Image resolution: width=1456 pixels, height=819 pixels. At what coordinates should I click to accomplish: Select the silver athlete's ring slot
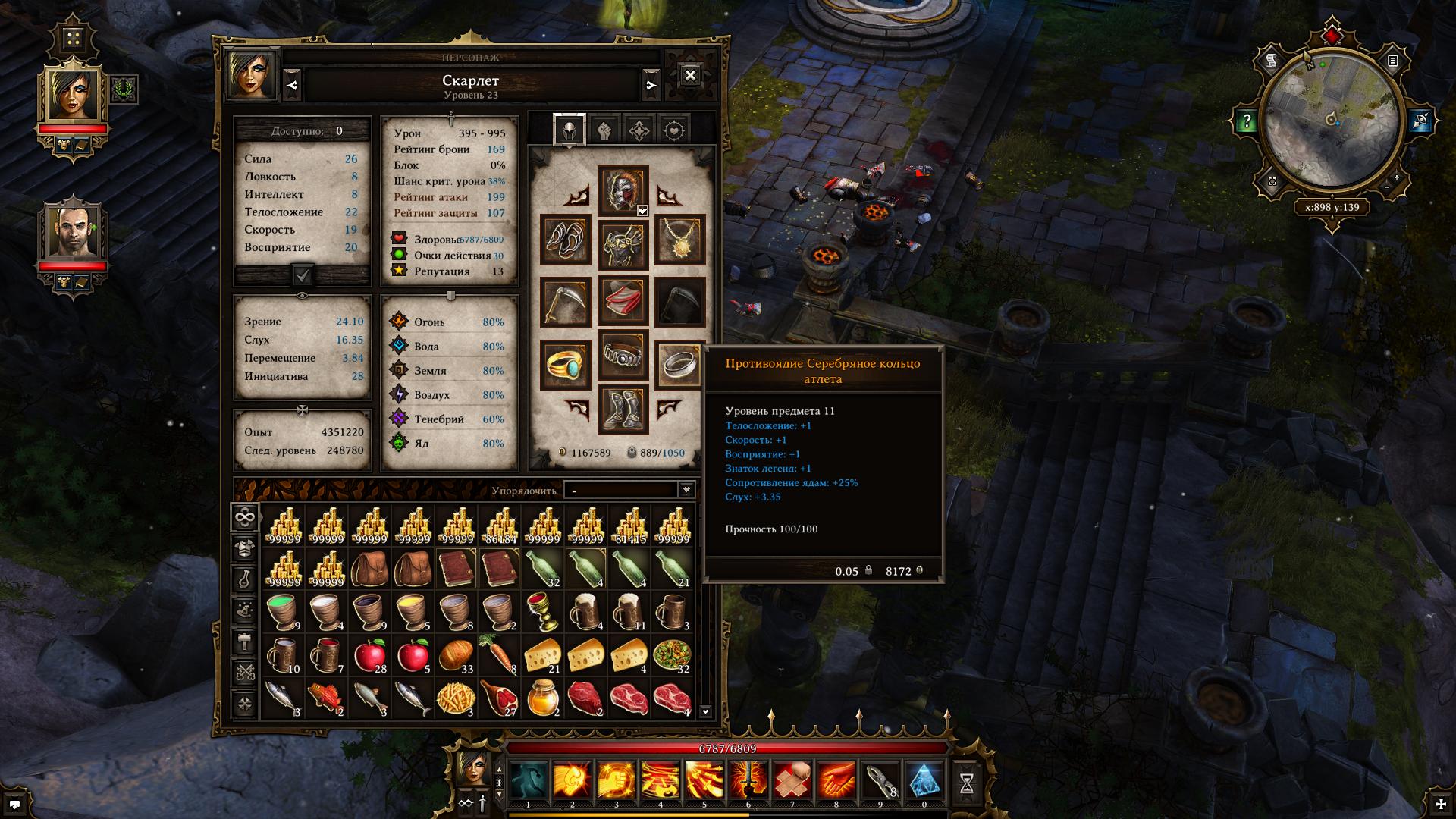click(679, 365)
